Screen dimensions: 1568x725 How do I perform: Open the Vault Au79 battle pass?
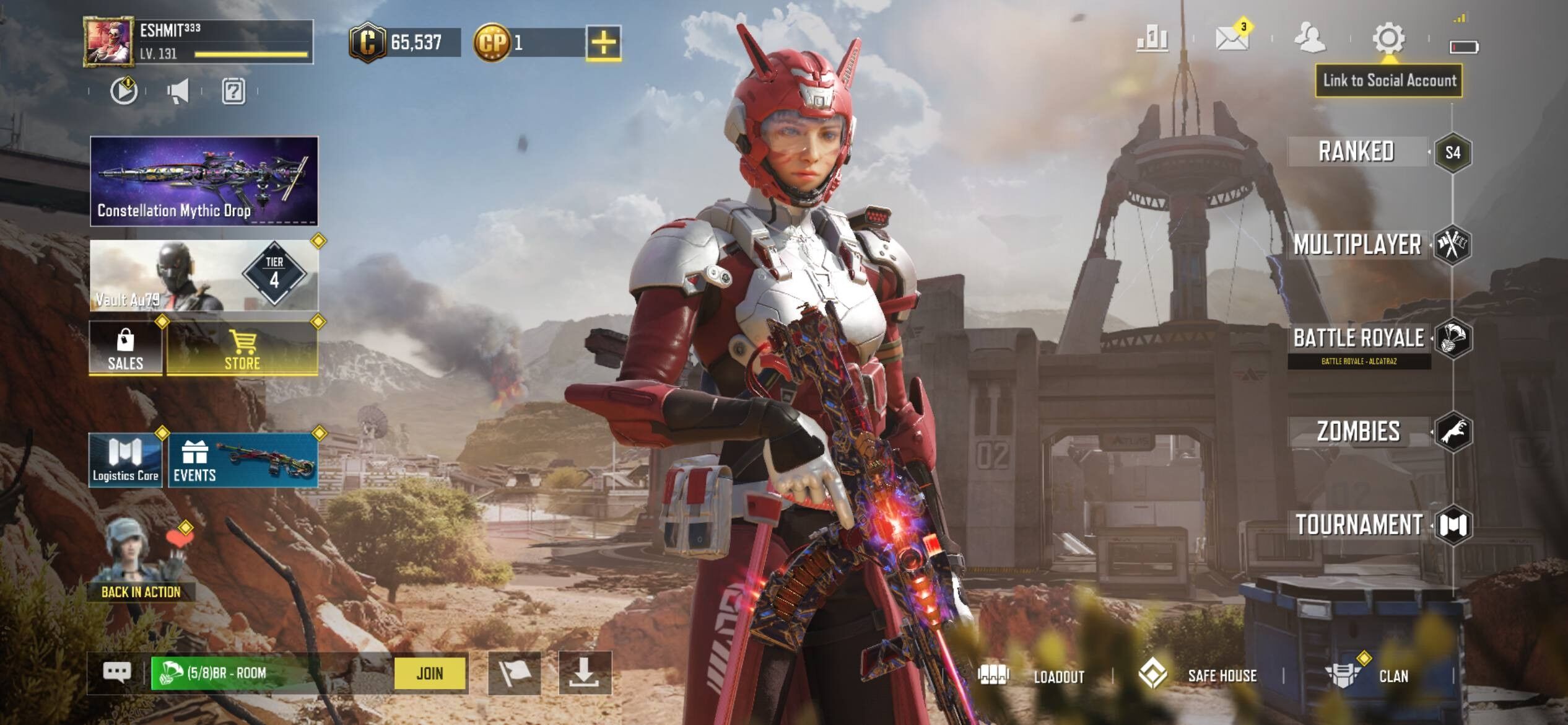tap(204, 275)
